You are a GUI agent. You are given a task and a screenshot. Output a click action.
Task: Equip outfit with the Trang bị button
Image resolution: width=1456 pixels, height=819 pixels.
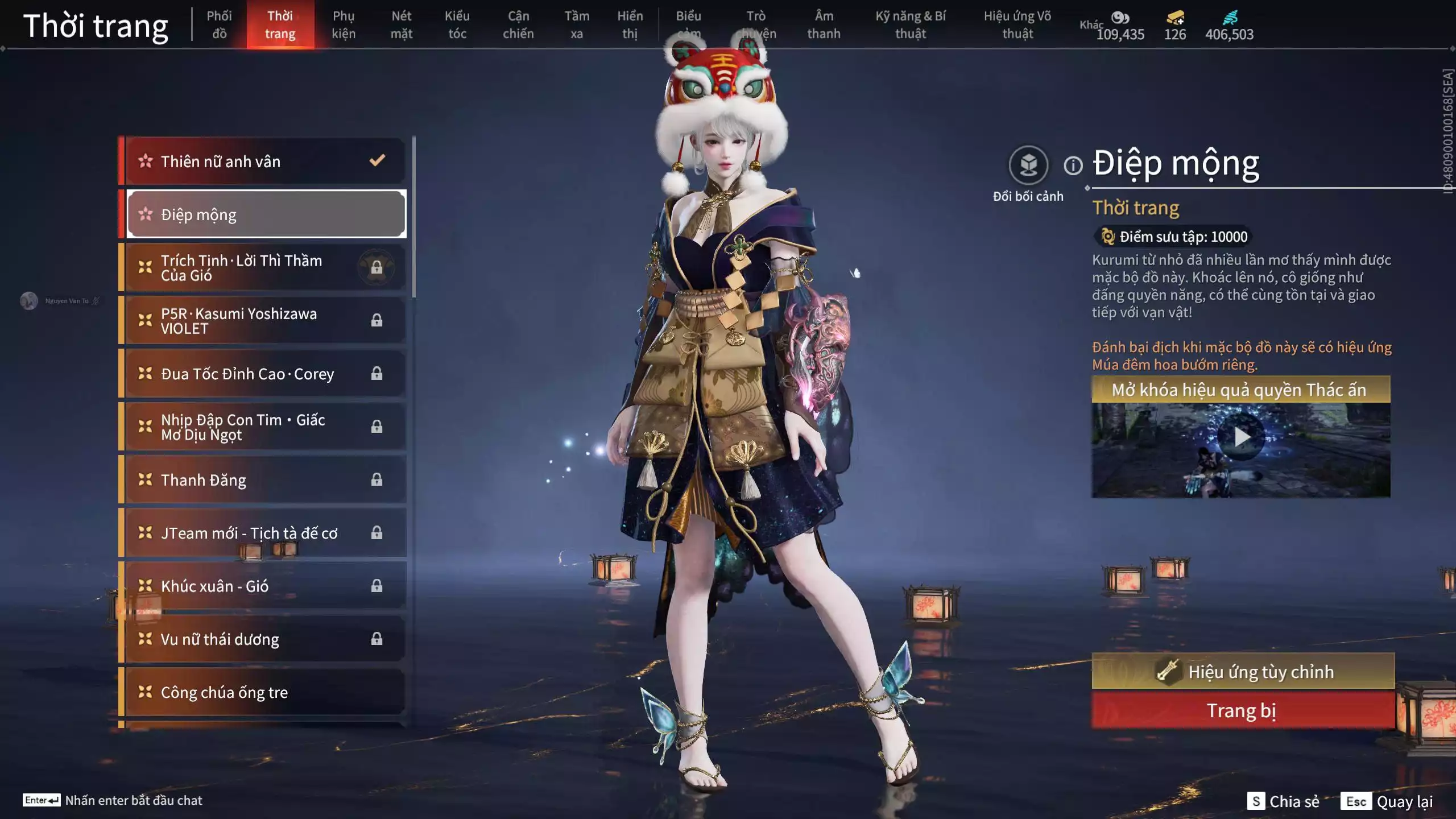click(x=1243, y=711)
